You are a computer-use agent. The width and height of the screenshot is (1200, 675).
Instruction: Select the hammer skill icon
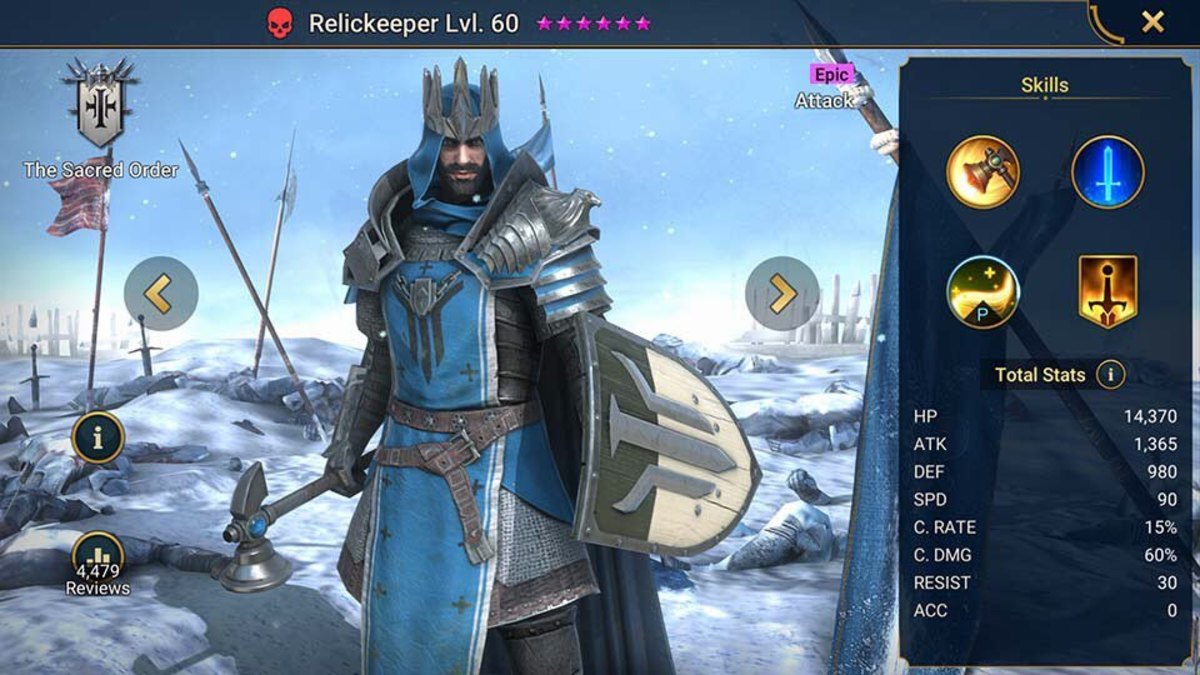click(x=983, y=172)
